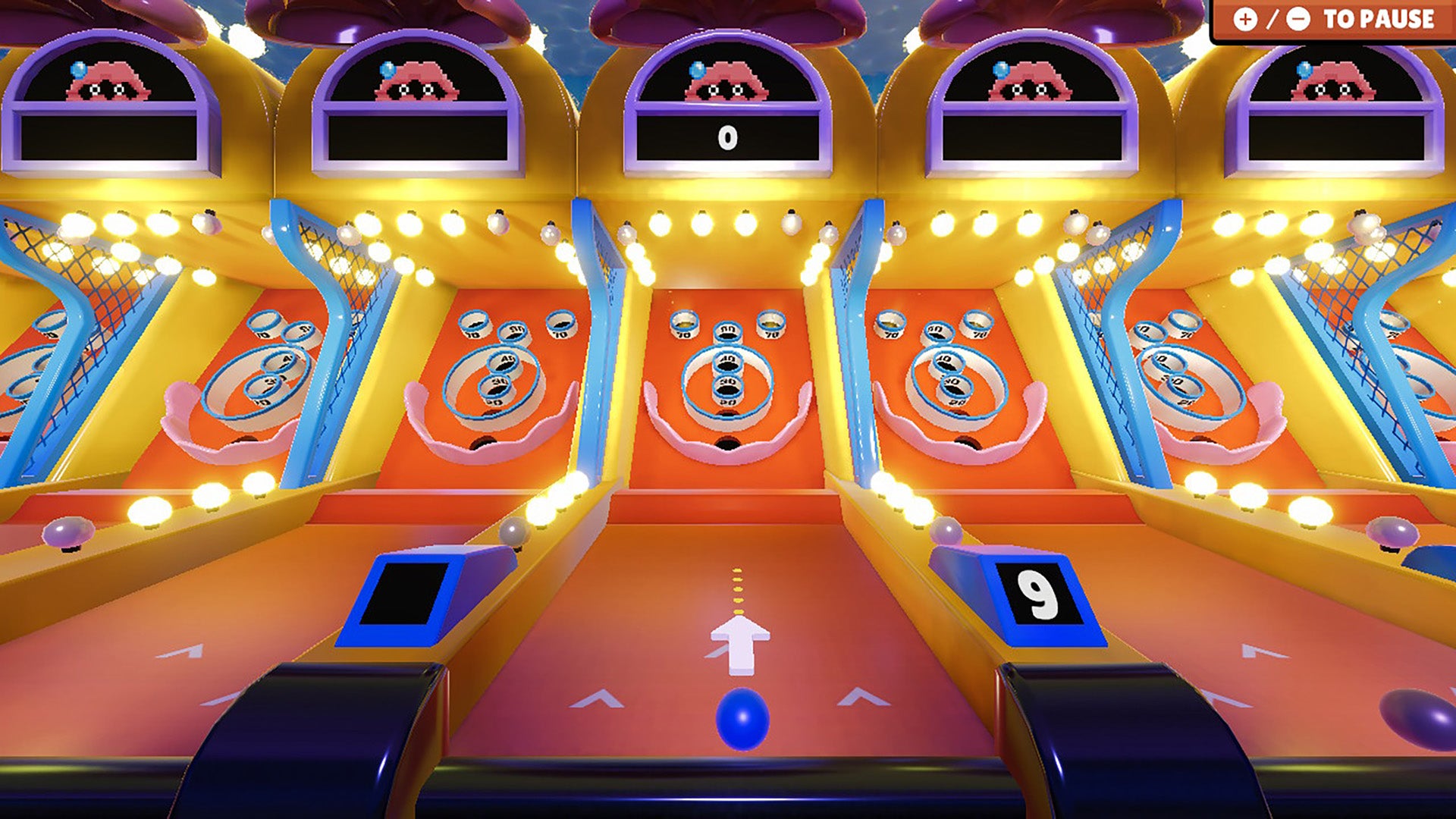This screenshot has width=1456, height=819.
Task: Click the right 70-point cup
Action: [x=772, y=322]
